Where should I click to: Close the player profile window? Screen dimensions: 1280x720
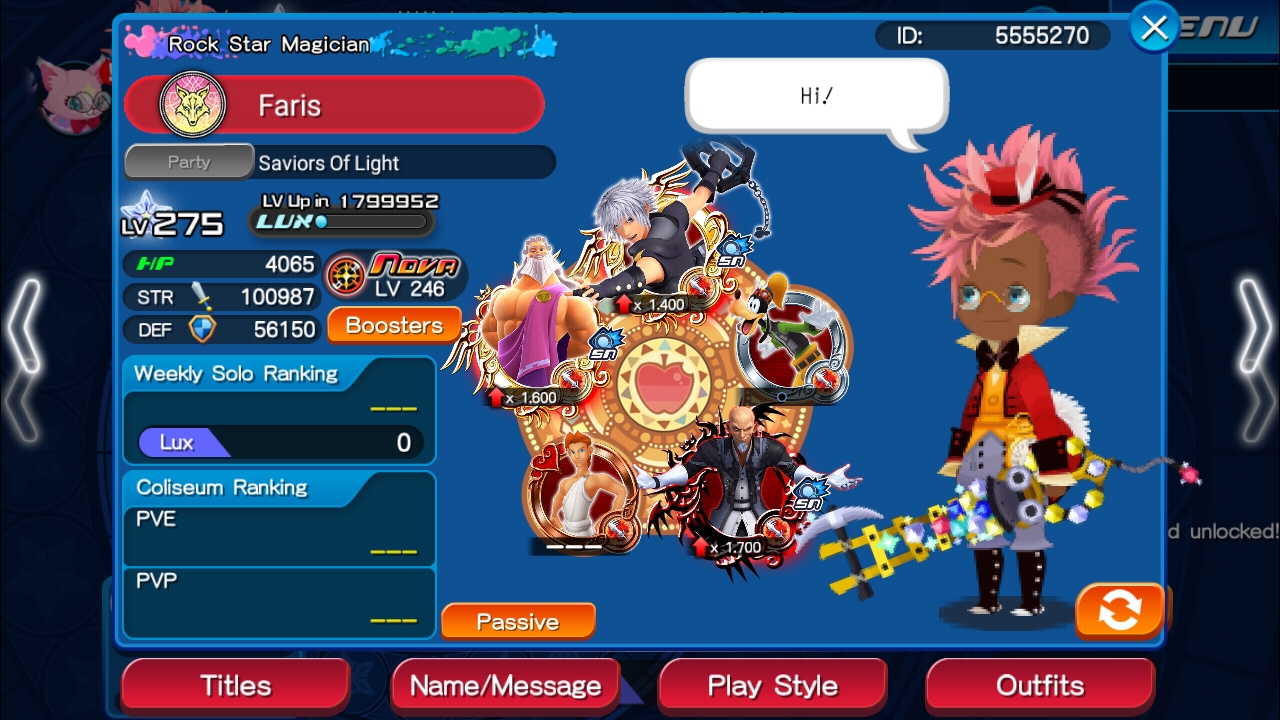click(x=1154, y=28)
